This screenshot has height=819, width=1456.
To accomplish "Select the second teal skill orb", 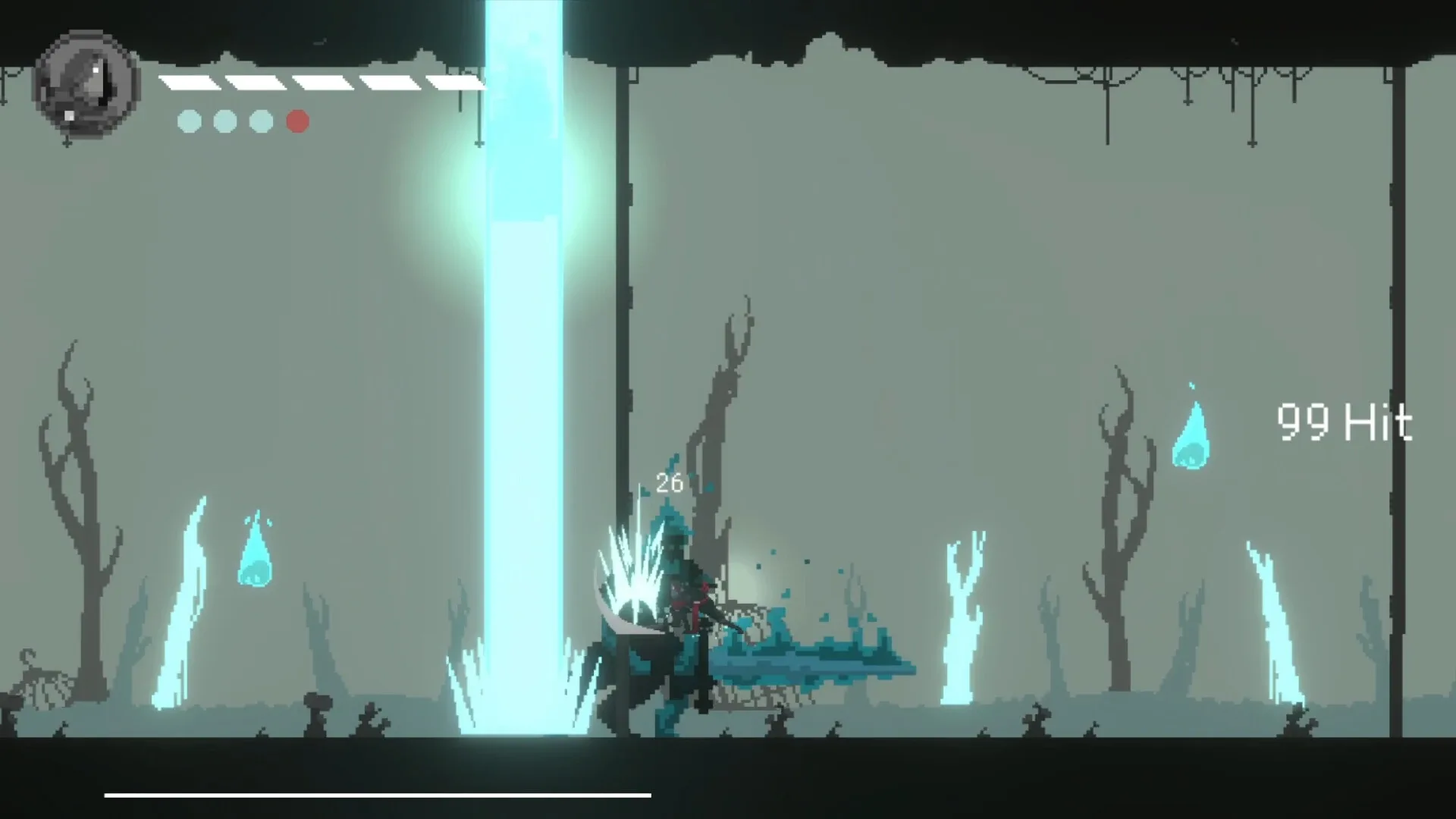I will (224, 121).
